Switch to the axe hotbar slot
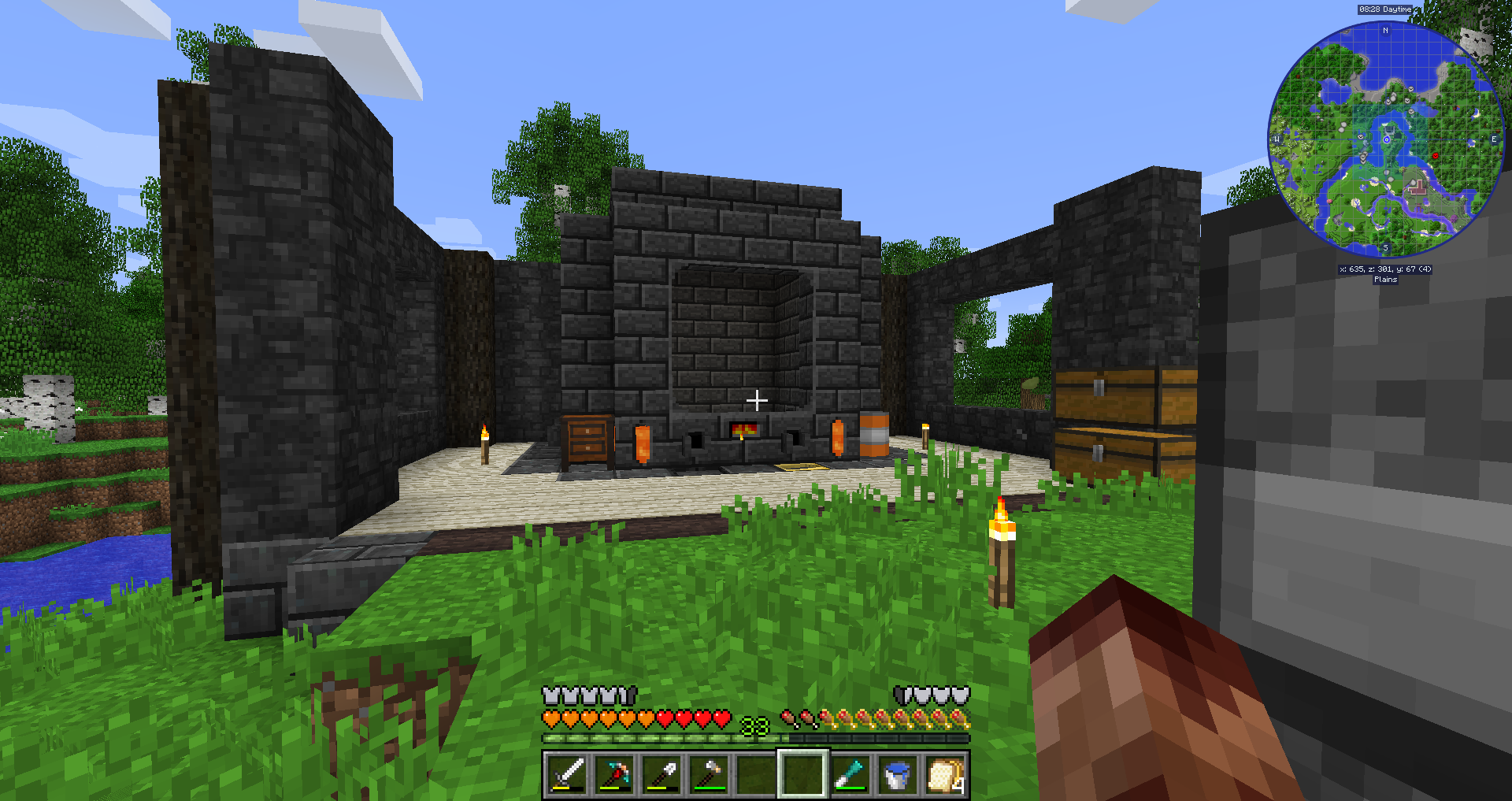 709,773
